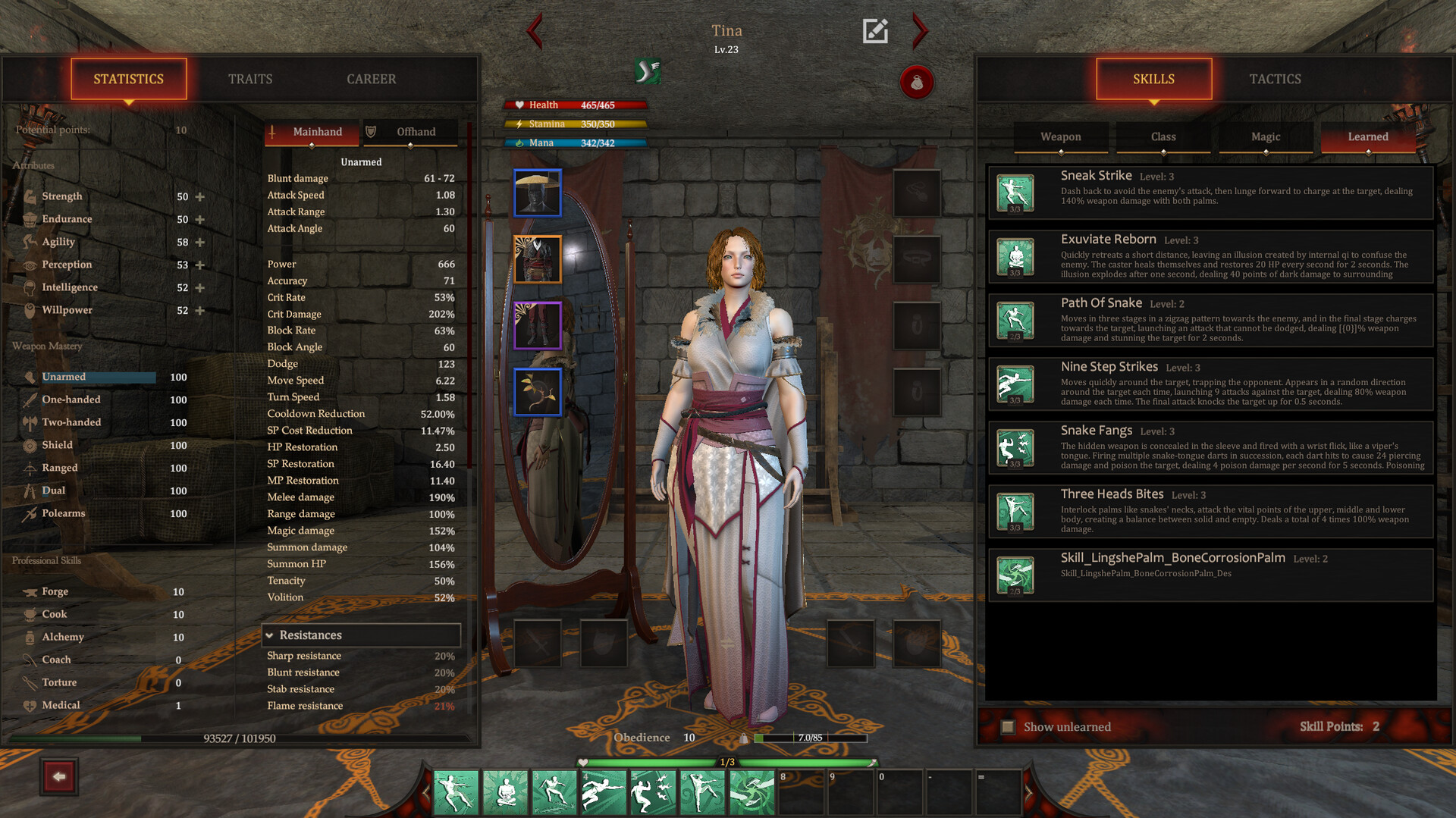Select the Forge professional skill icon
This screenshot has height=818, width=1456.
[x=30, y=591]
